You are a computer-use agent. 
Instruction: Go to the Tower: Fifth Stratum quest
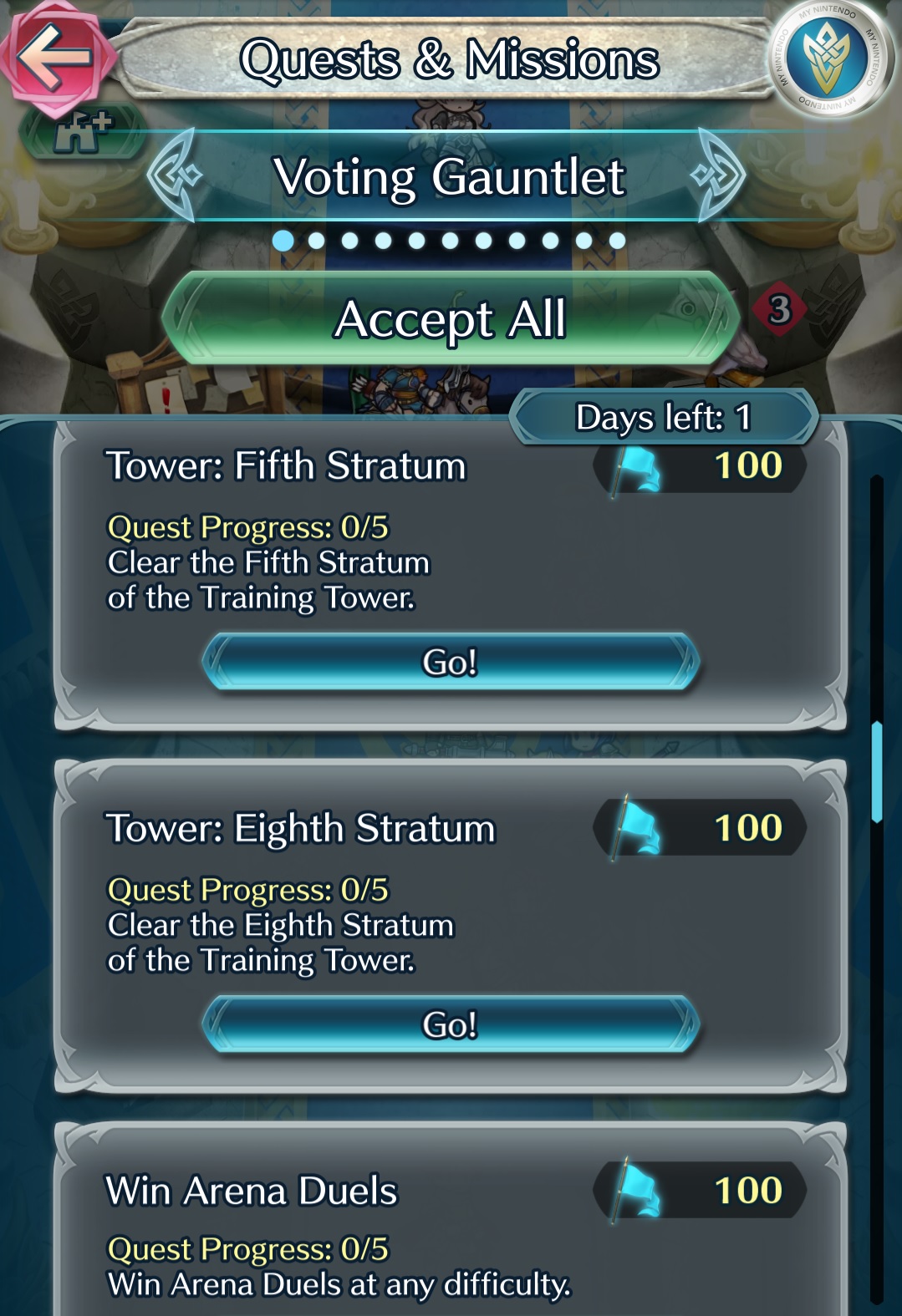coord(451,662)
